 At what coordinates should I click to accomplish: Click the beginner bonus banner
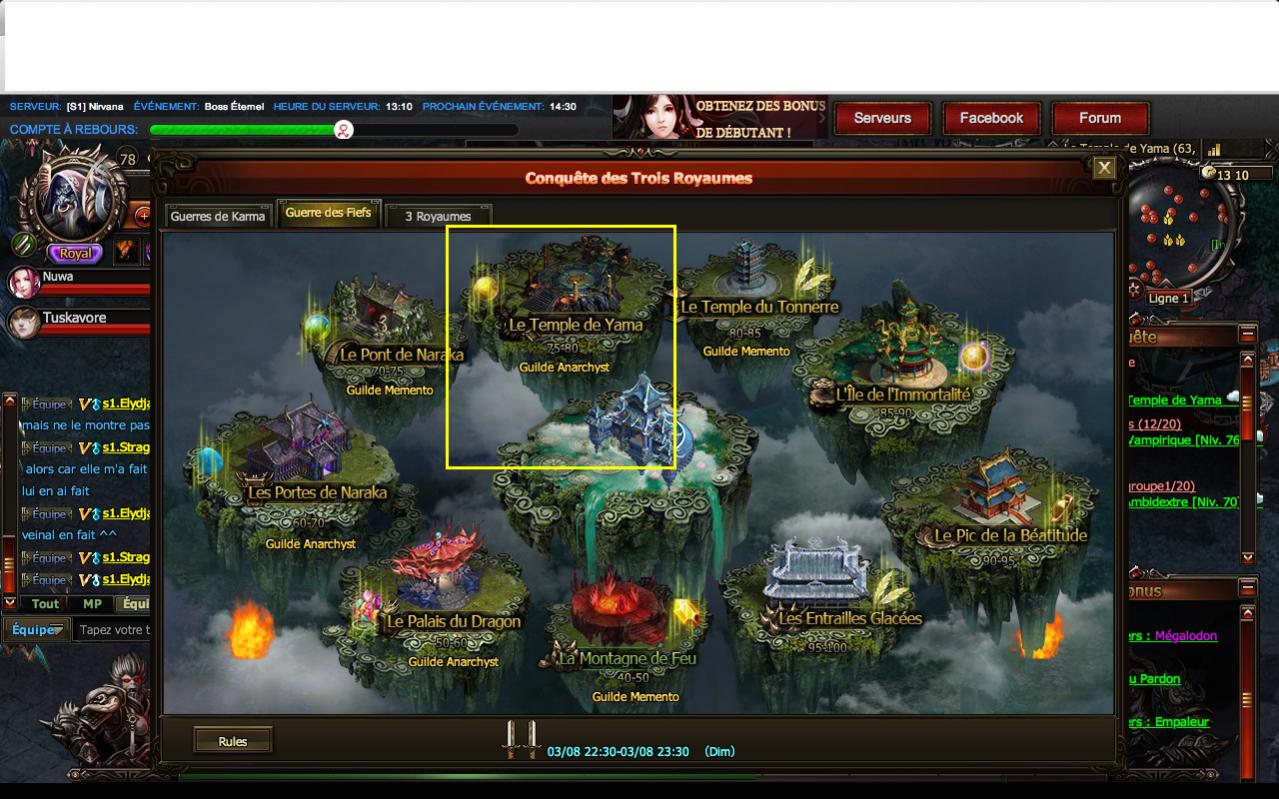(x=720, y=118)
